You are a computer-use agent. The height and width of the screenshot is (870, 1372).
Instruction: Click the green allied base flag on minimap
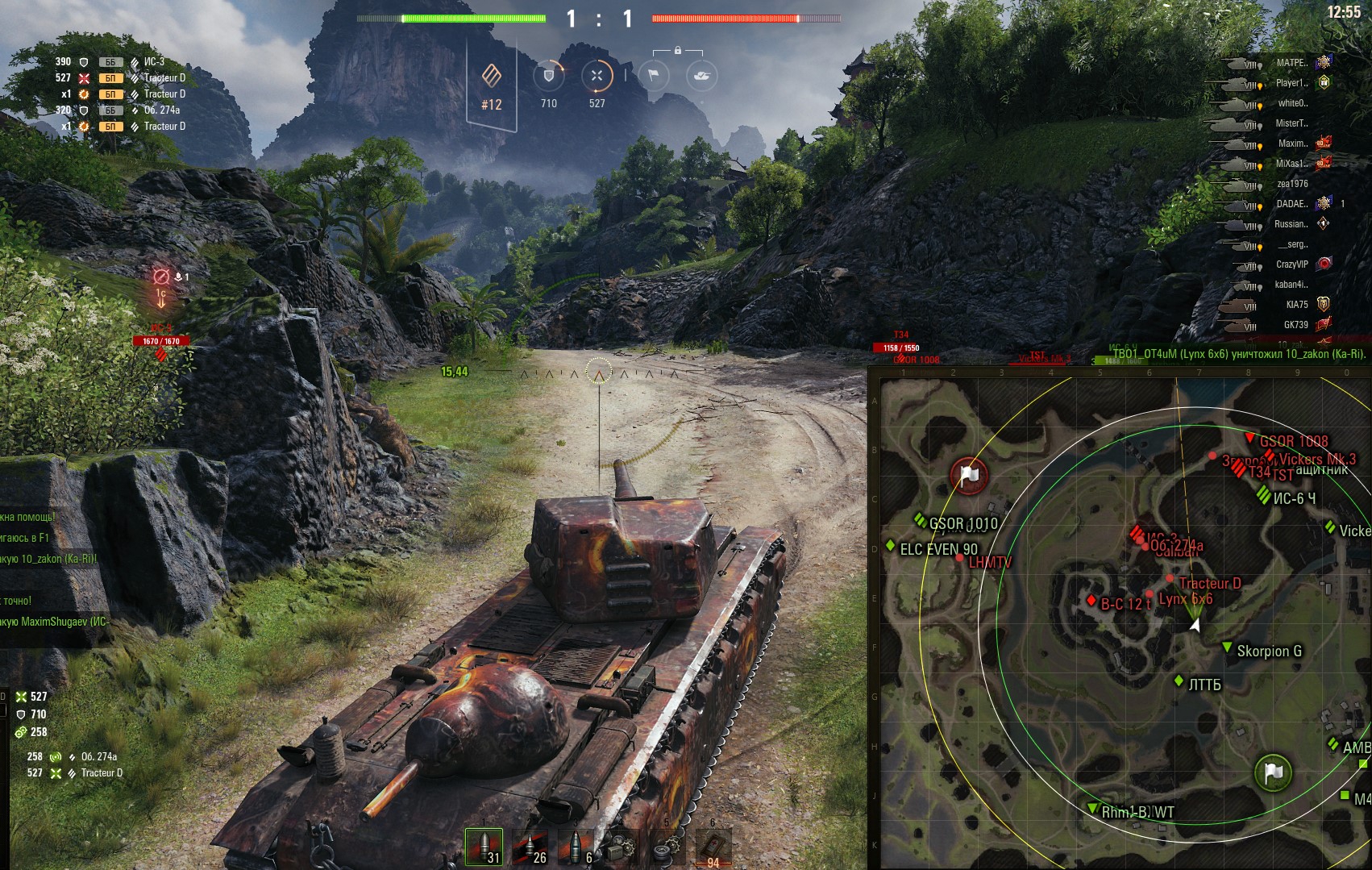[1273, 772]
